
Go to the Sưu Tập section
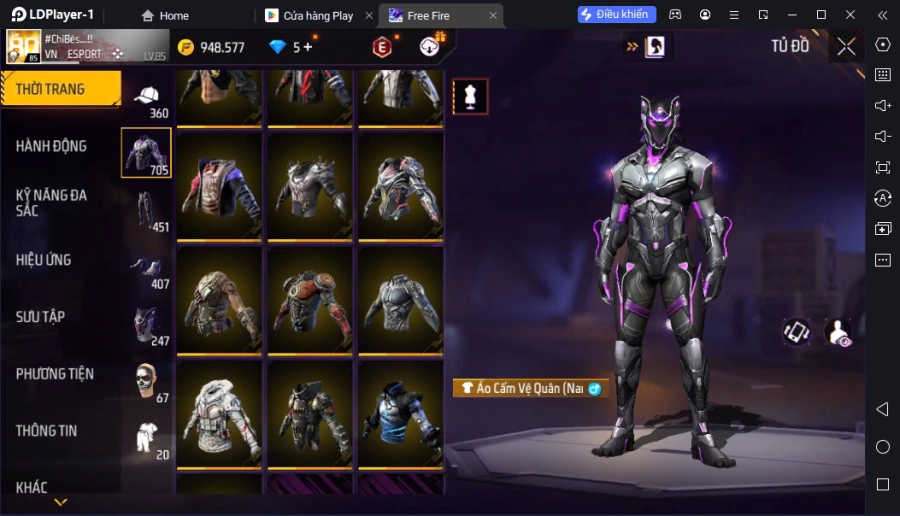[x=41, y=317]
